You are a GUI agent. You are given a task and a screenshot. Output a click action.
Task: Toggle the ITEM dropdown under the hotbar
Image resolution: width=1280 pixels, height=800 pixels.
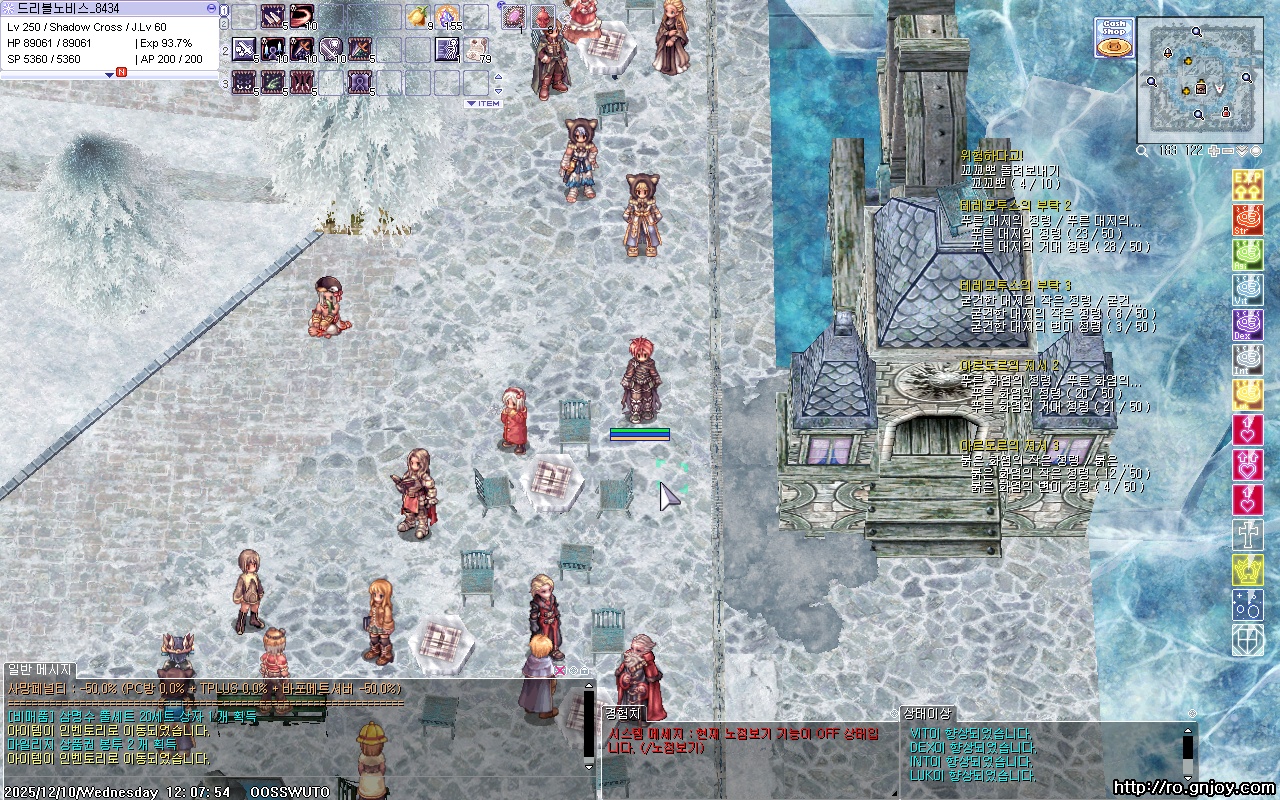[x=483, y=104]
